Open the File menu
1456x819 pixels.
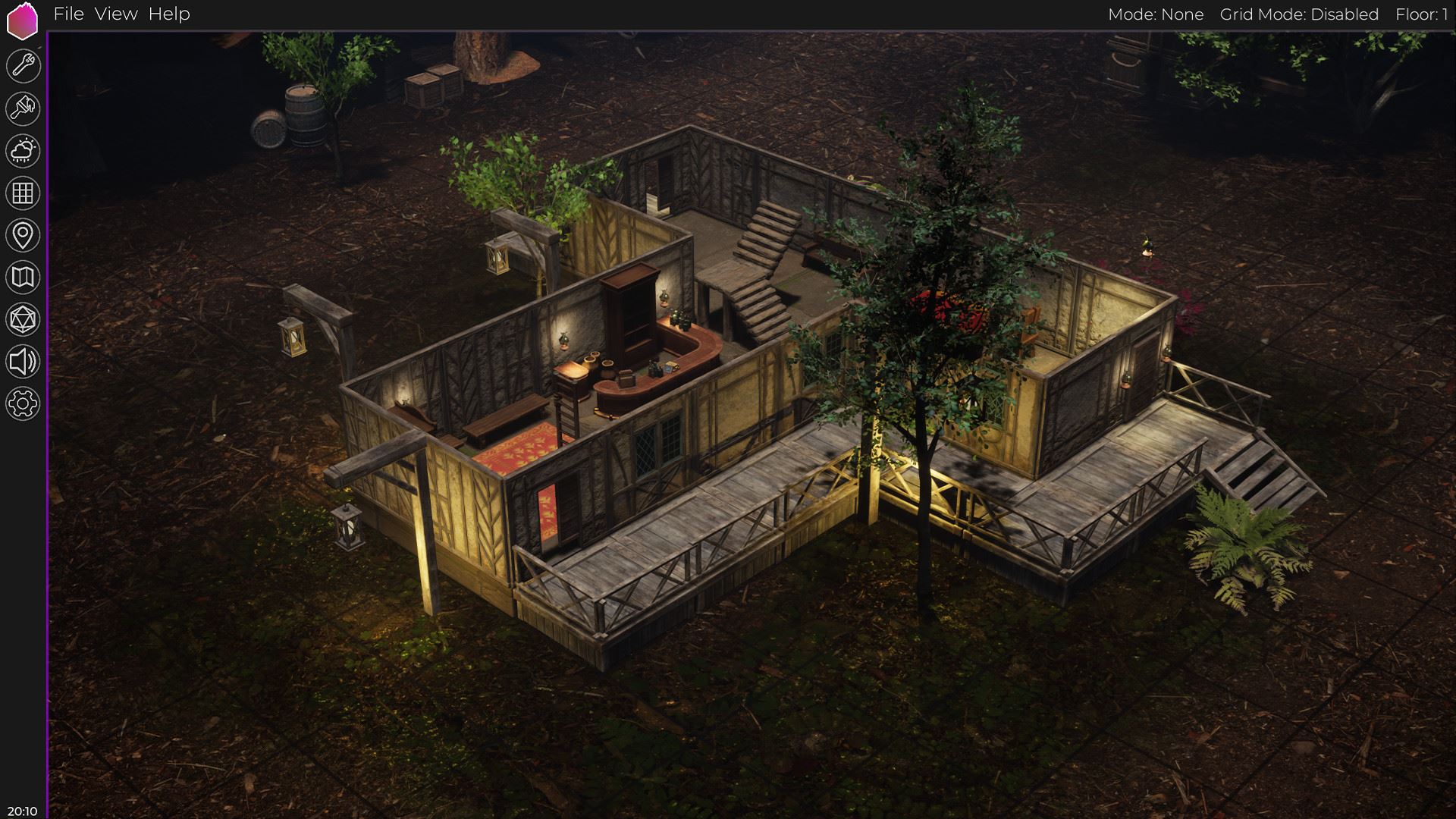[x=68, y=14]
